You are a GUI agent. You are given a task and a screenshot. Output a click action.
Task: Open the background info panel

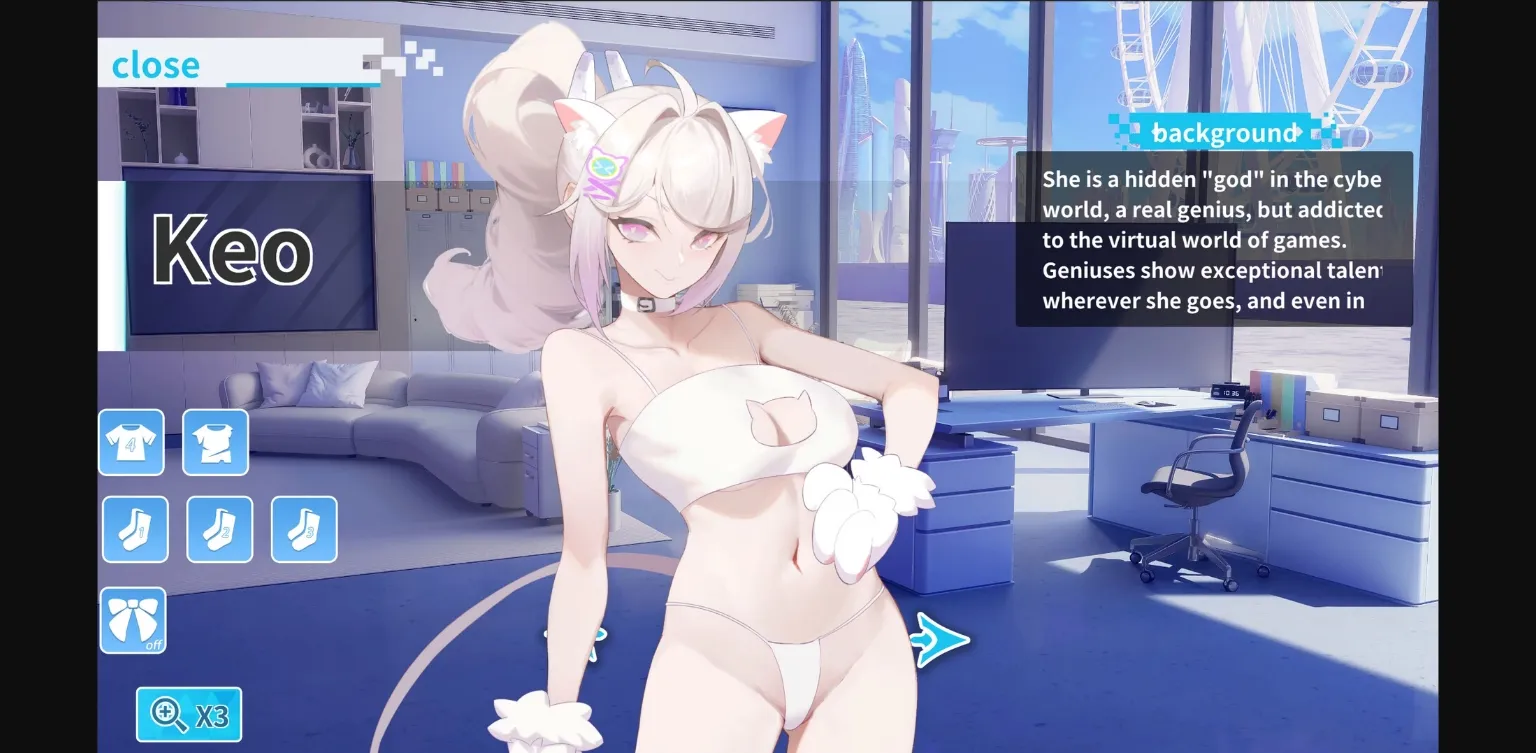(x=1226, y=132)
